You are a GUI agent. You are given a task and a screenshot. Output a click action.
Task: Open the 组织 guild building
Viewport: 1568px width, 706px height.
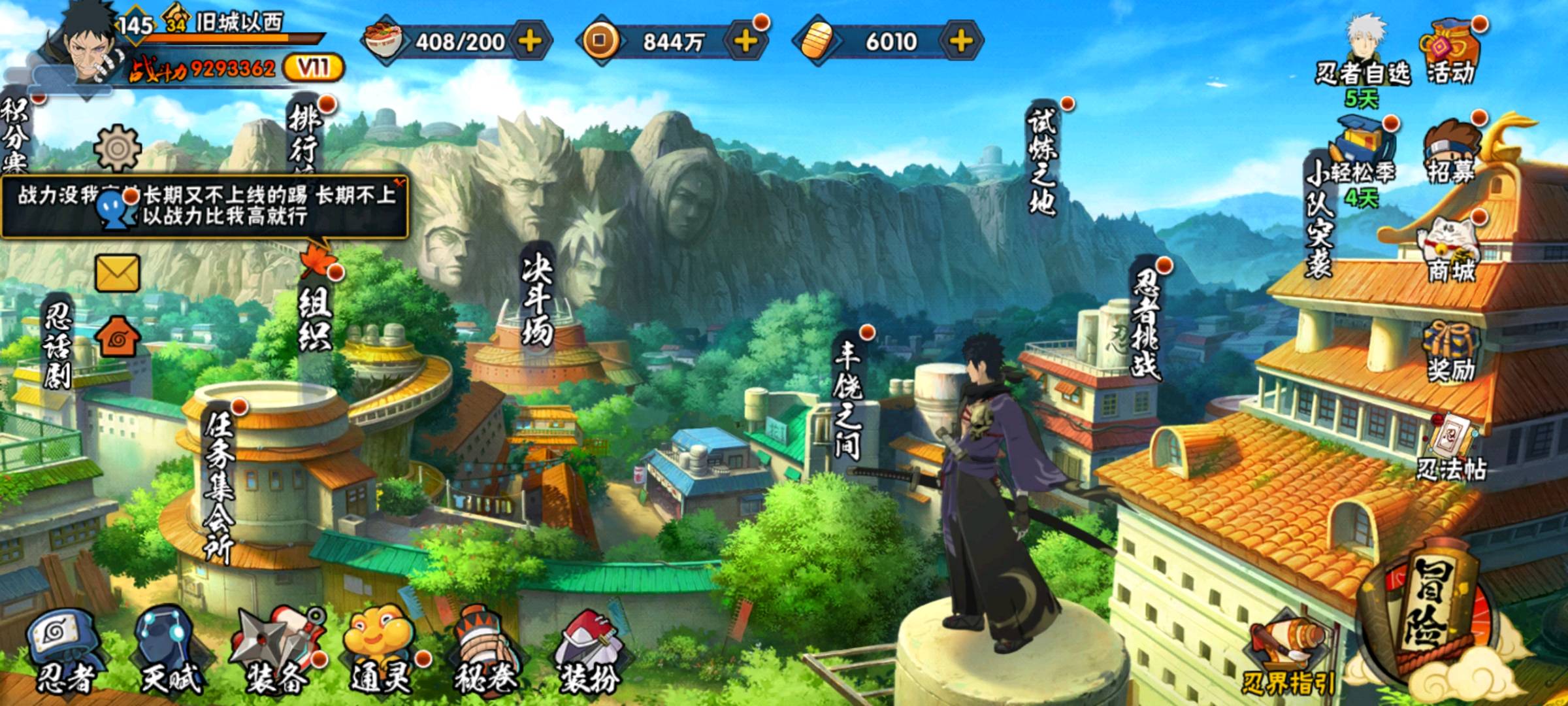315,314
